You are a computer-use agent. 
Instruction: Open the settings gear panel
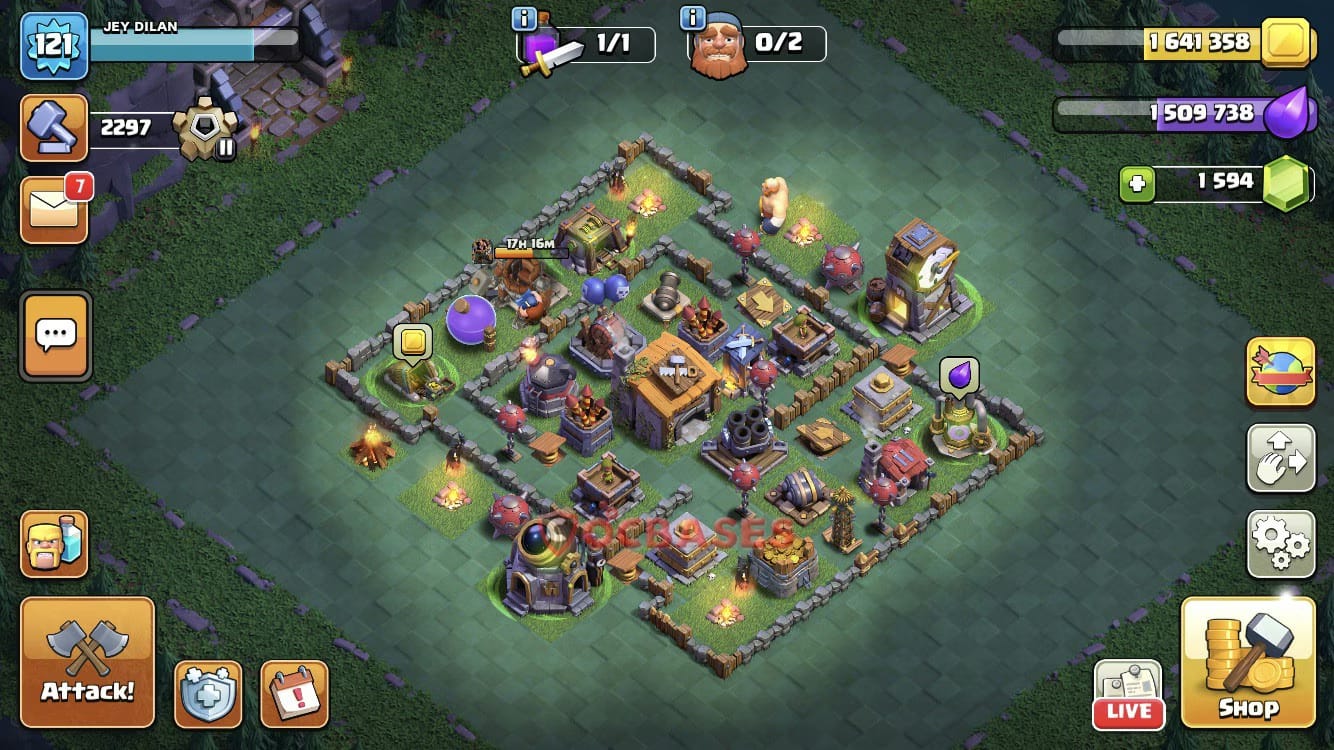point(1280,543)
